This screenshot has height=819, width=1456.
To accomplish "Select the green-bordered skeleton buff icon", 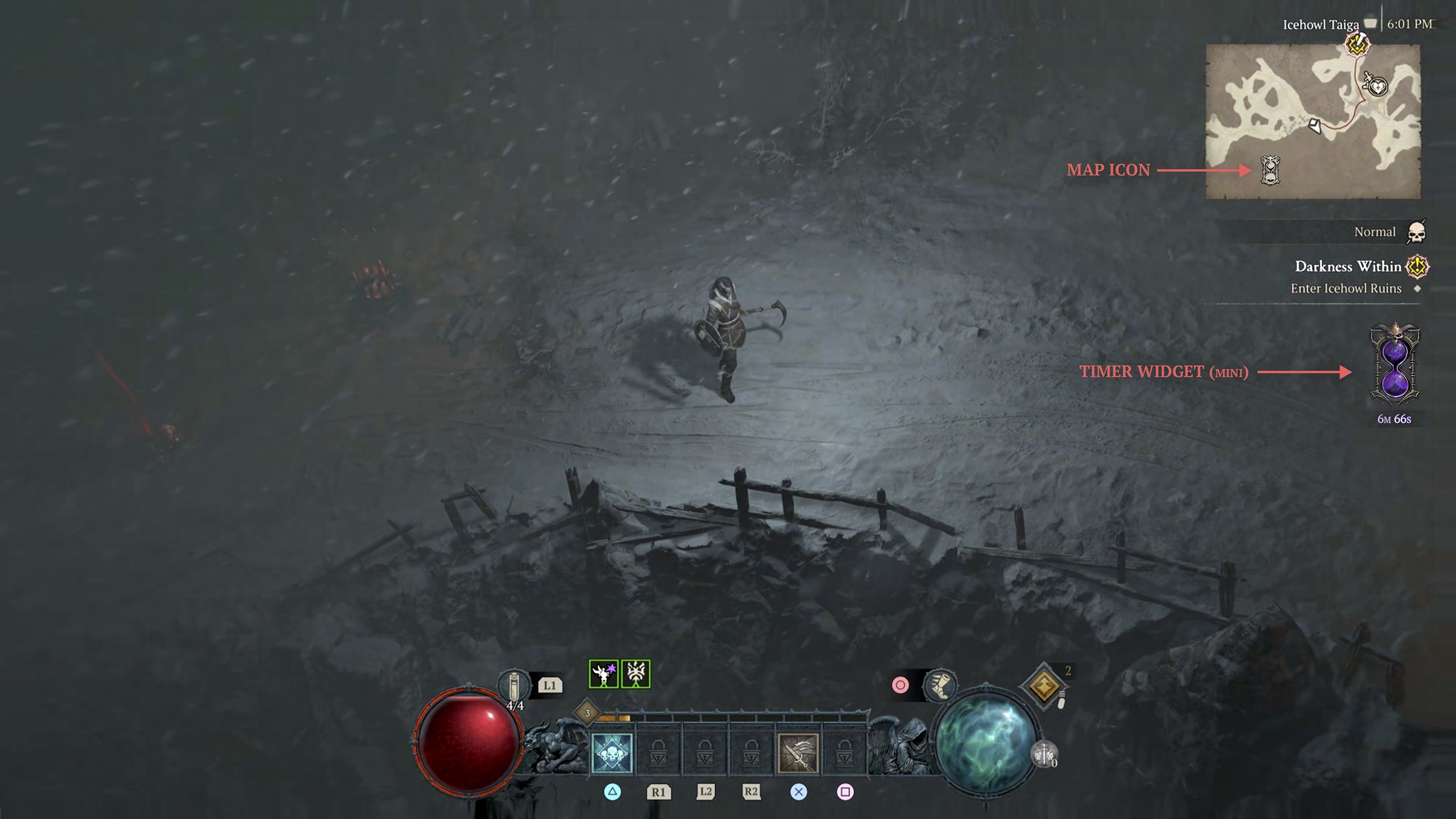I will click(x=636, y=675).
